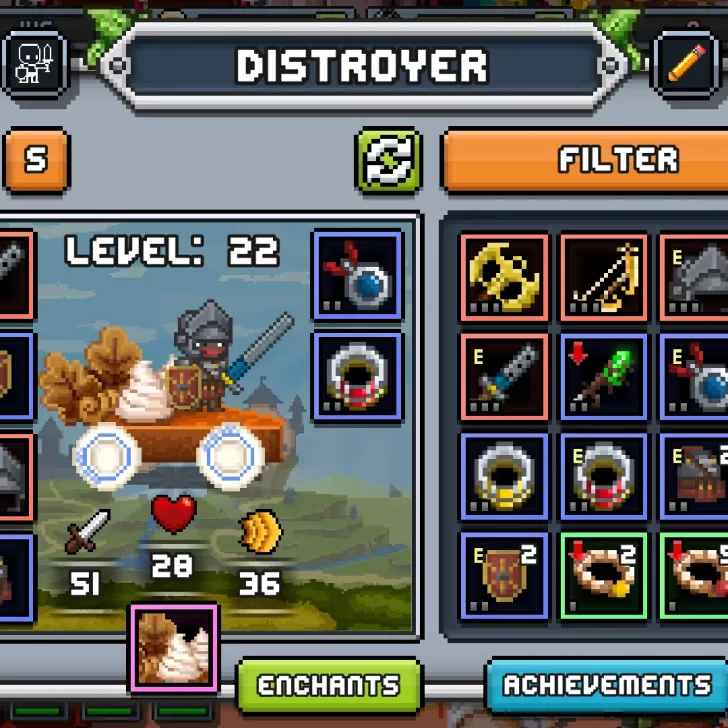This screenshot has height=728, width=728.
Task: Select the orange S button
Action: click(x=36, y=160)
